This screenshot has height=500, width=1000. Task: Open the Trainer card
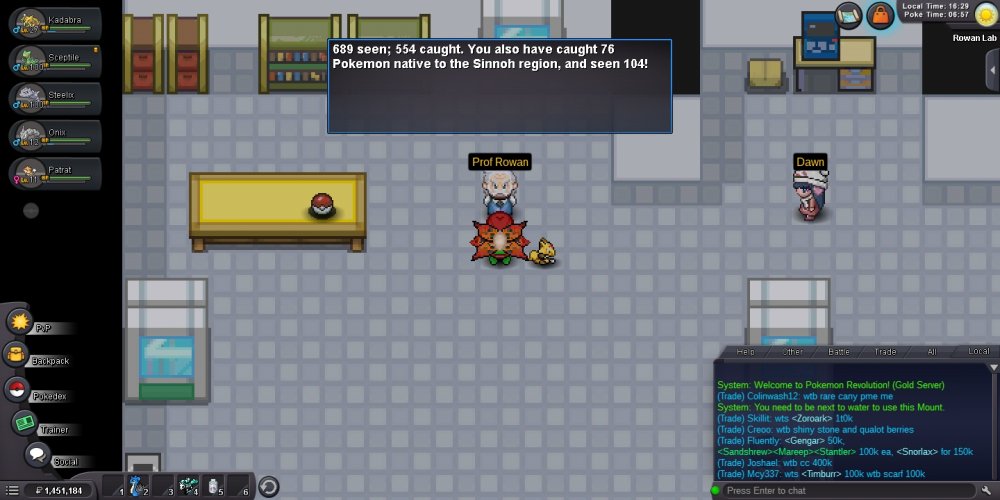click(x=26, y=424)
